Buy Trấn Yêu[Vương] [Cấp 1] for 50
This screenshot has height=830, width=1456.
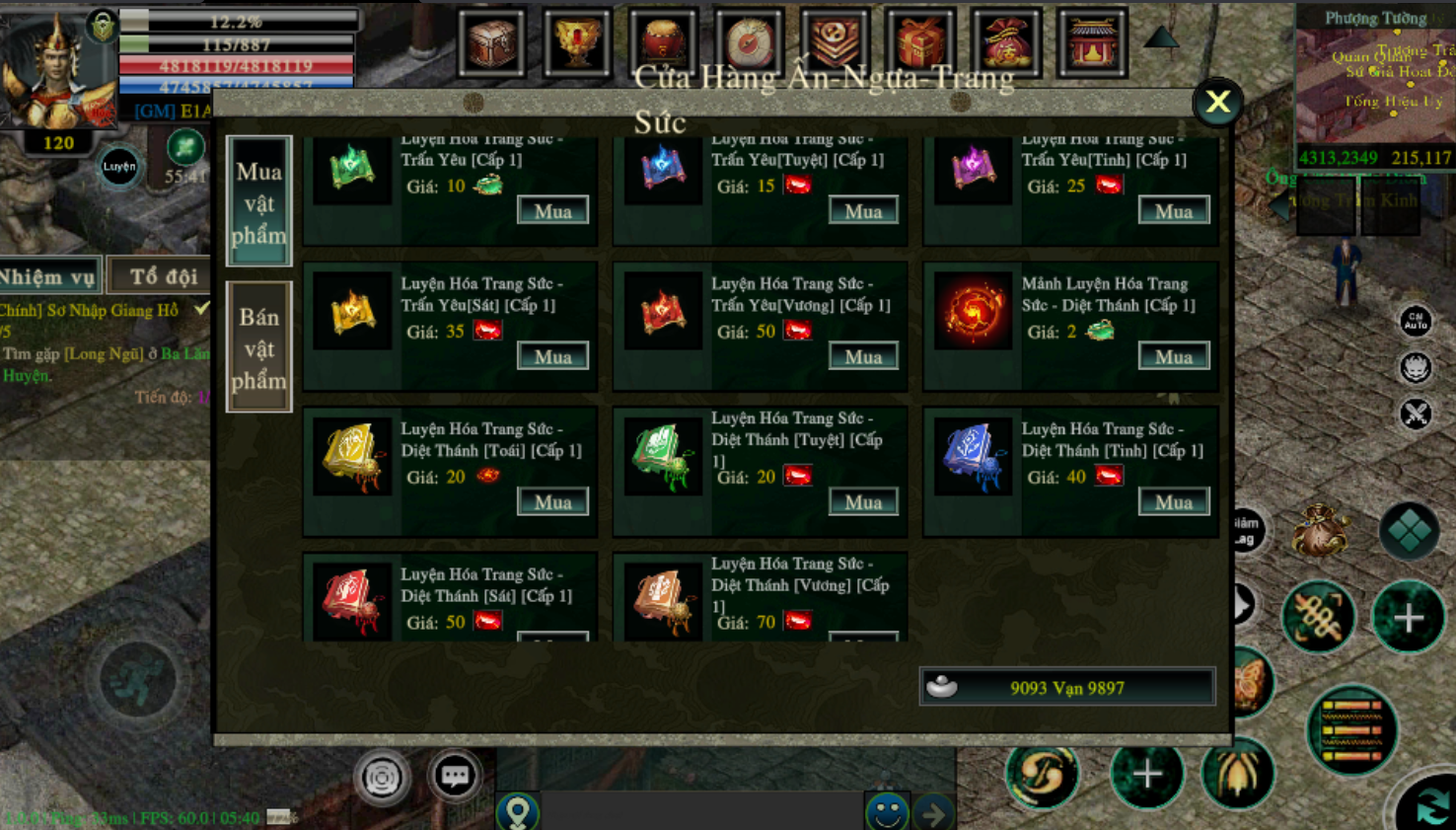pyautogui.click(x=862, y=356)
